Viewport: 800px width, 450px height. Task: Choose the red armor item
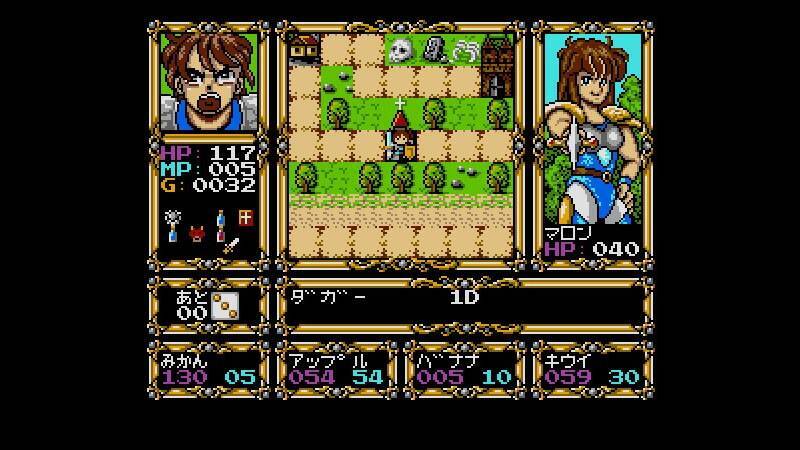pos(197,236)
